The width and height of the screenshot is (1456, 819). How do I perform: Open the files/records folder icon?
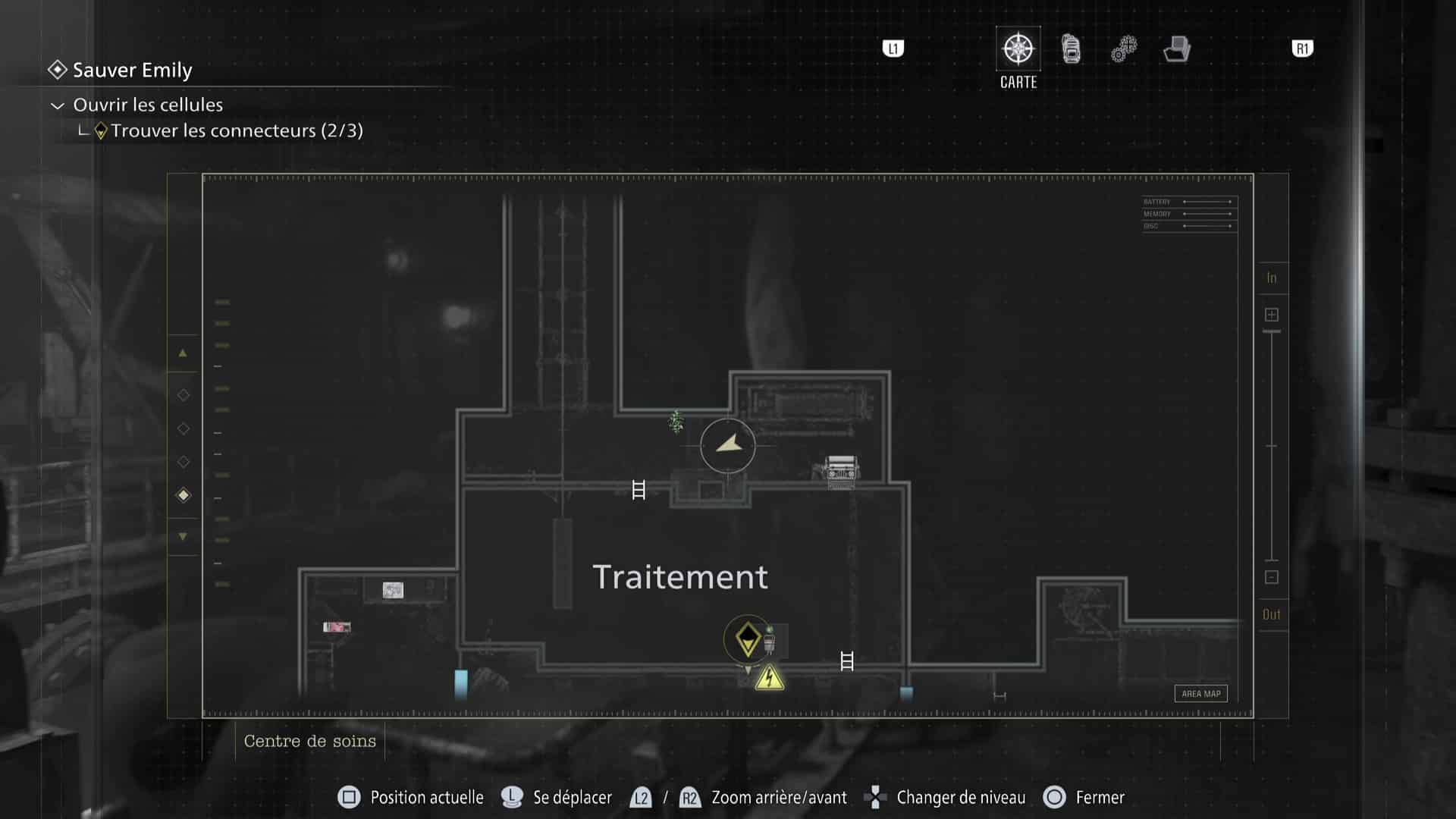[x=1175, y=49]
